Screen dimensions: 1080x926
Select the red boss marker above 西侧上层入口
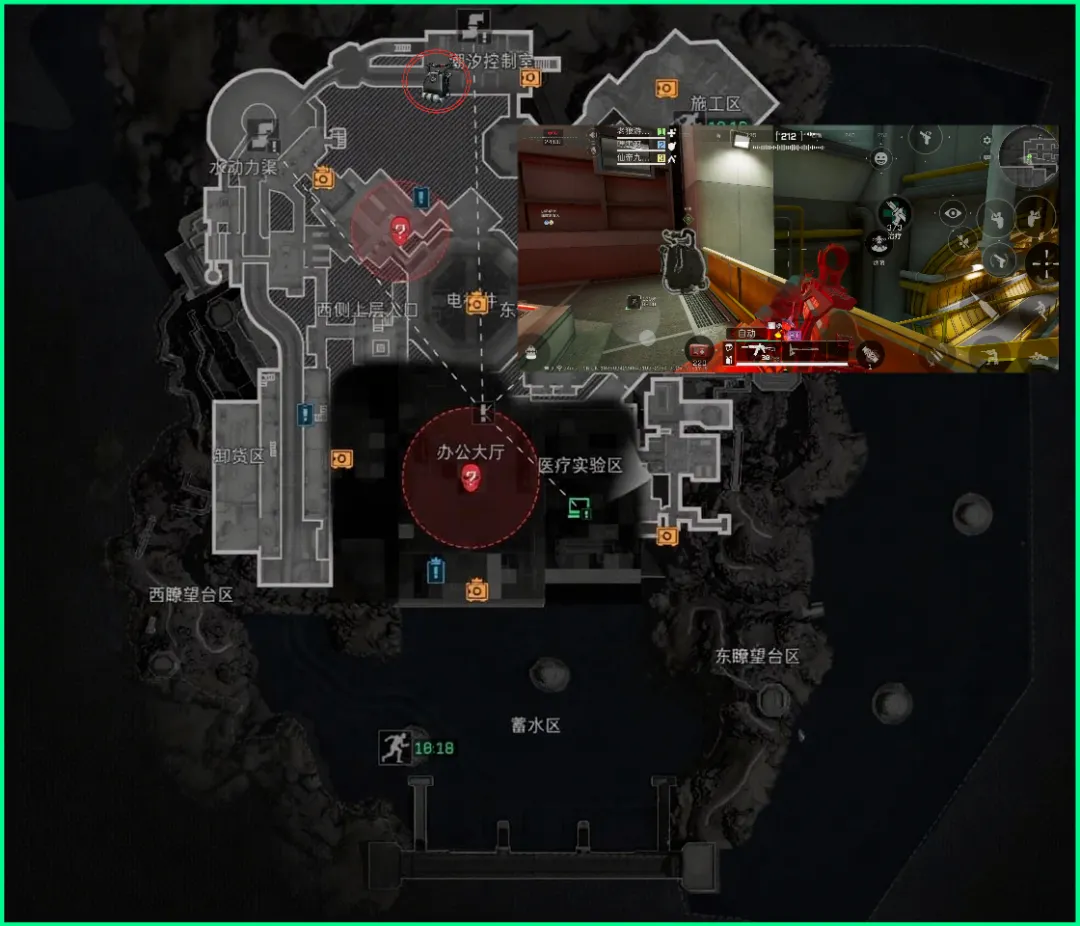(x=400, y=231)
